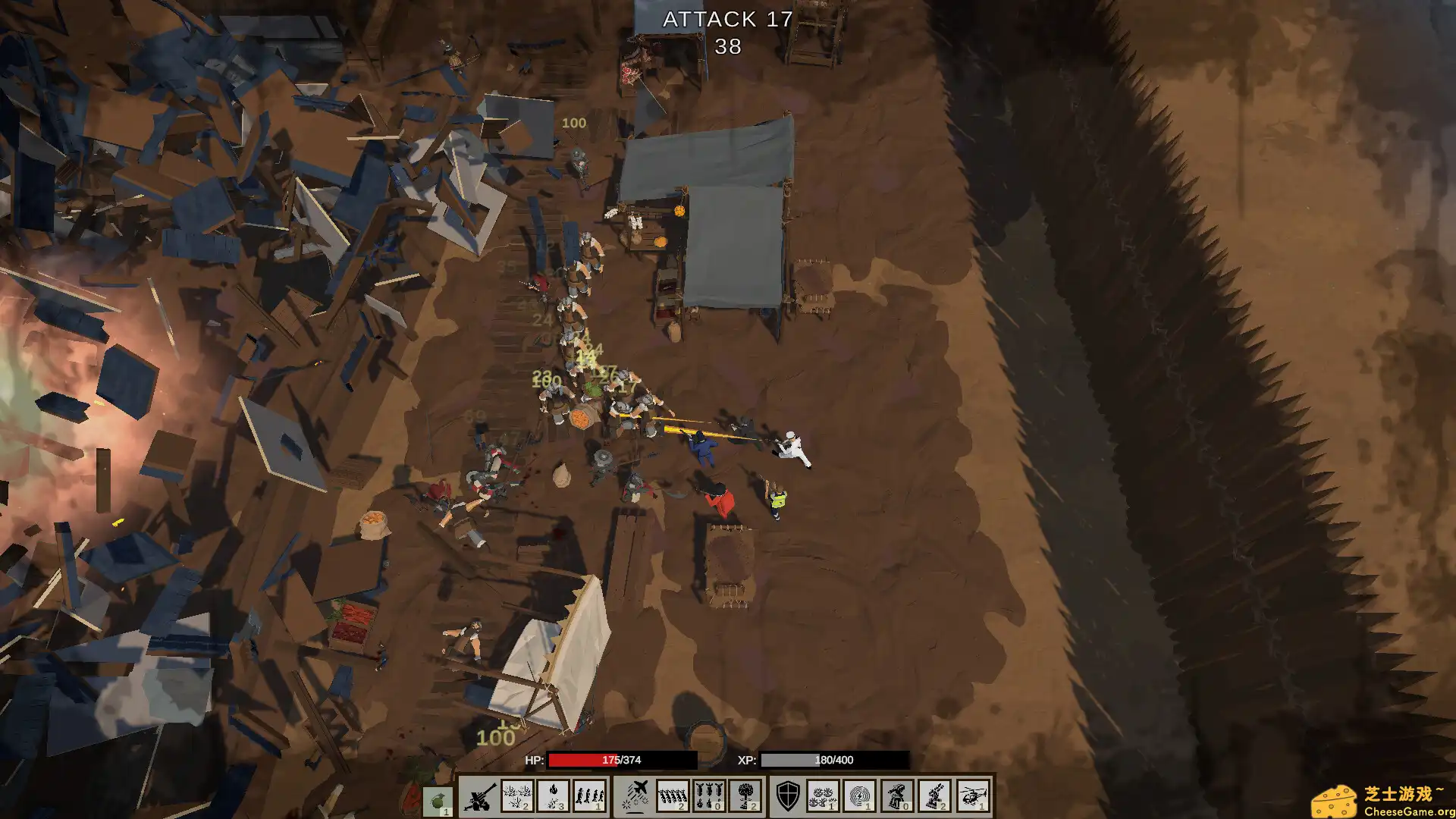Viewport: 1456px width, 819px height.
Task: Call the helicopter support ability
Action: pyautogui.click(x=973, y=796)
